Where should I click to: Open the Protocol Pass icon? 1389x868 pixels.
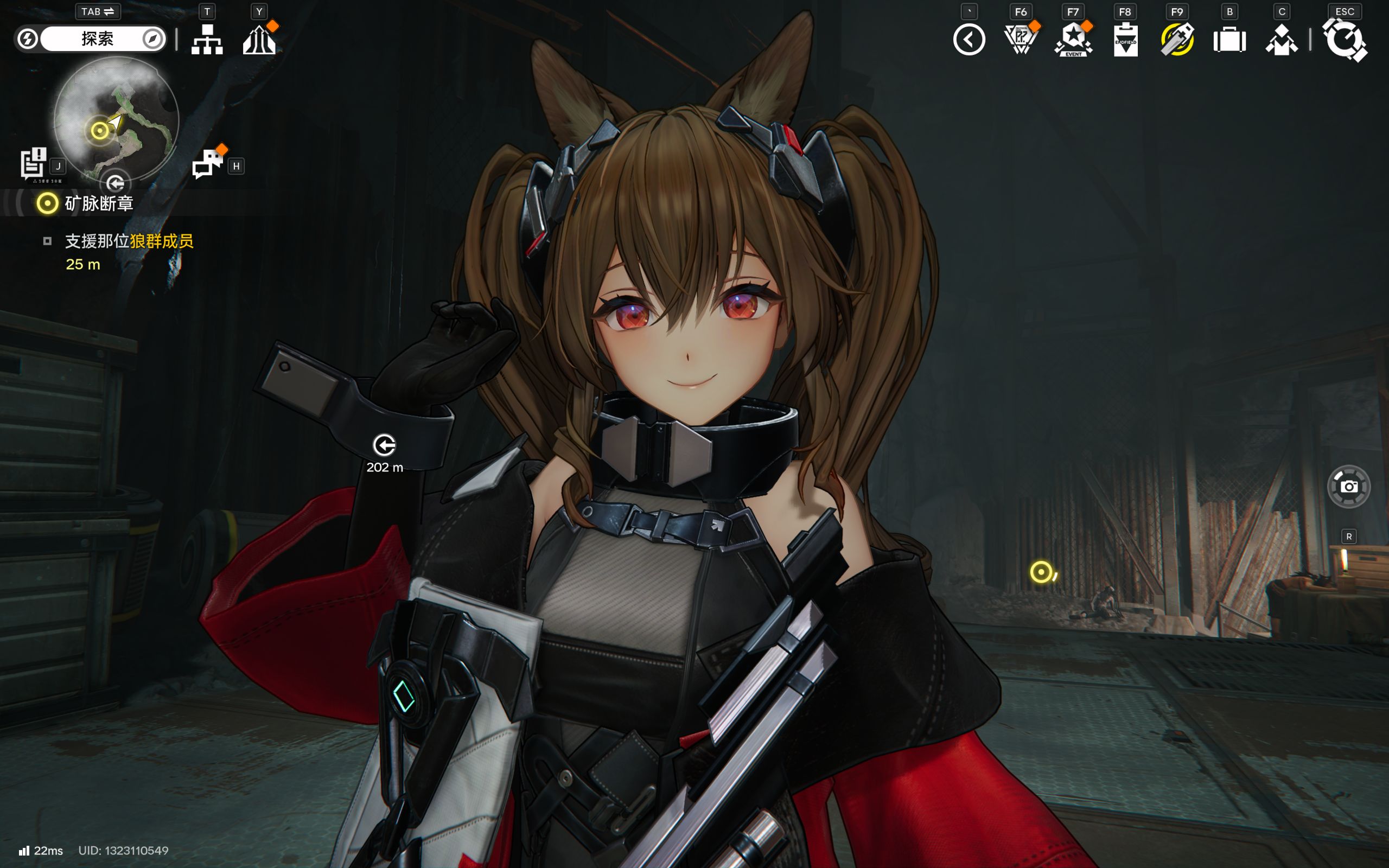[x=1021, y=40]
